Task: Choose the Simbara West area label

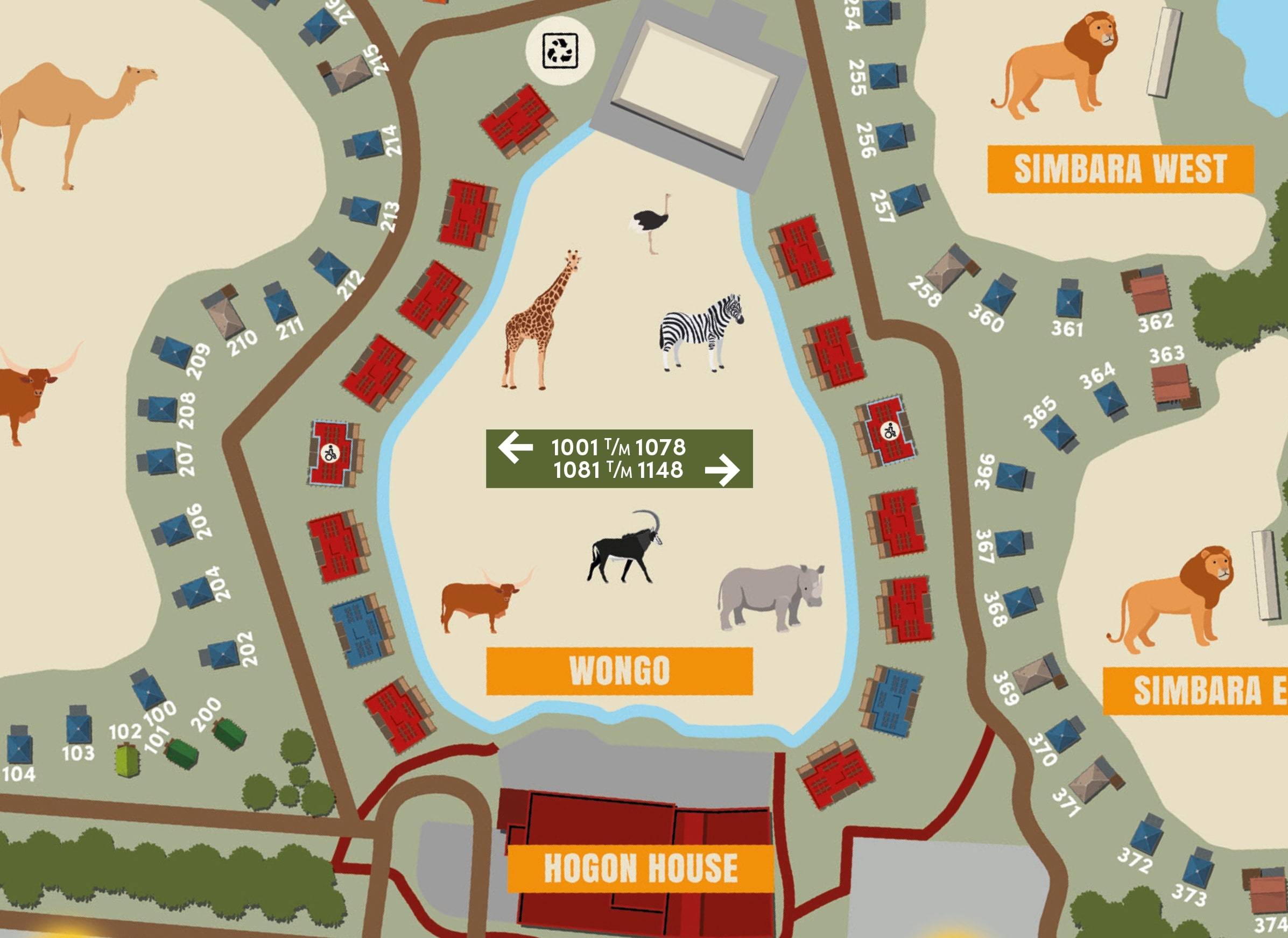Action: point(1120,168)
